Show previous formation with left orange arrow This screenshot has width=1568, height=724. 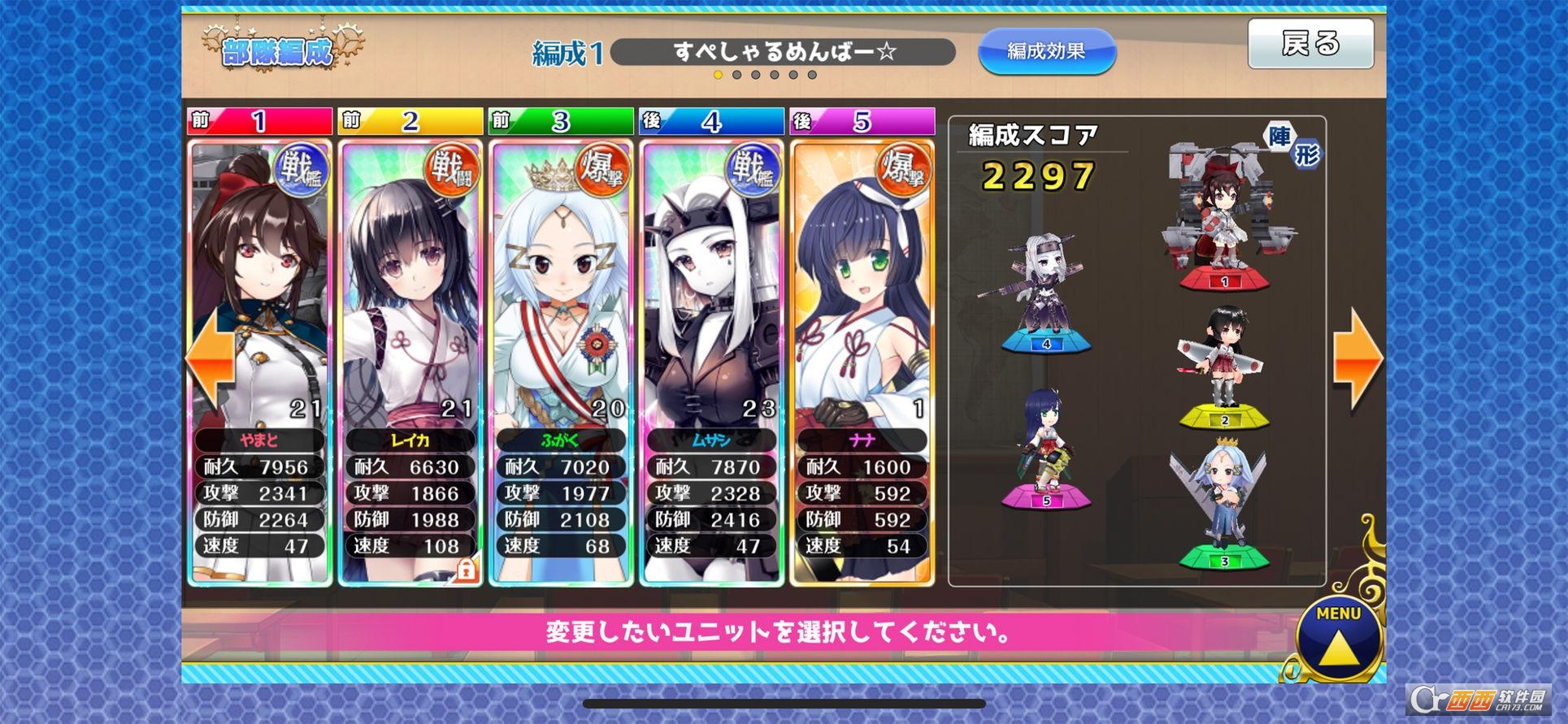pyautogui.click(x=209, y=358)
